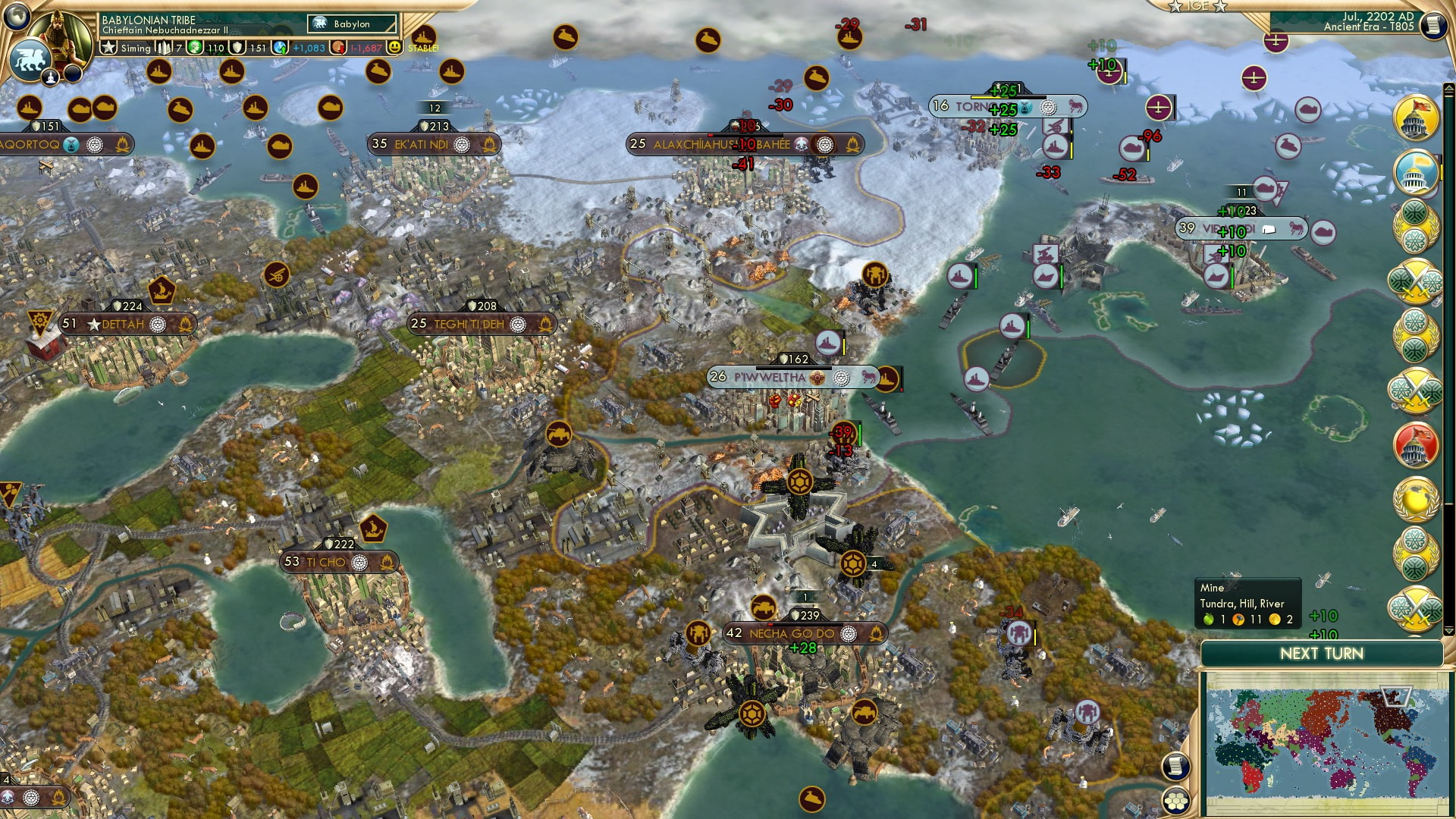Expand the blue arrow above the minimap
The width and height of the screenshot is (1456, 819).
point(1448,632)
